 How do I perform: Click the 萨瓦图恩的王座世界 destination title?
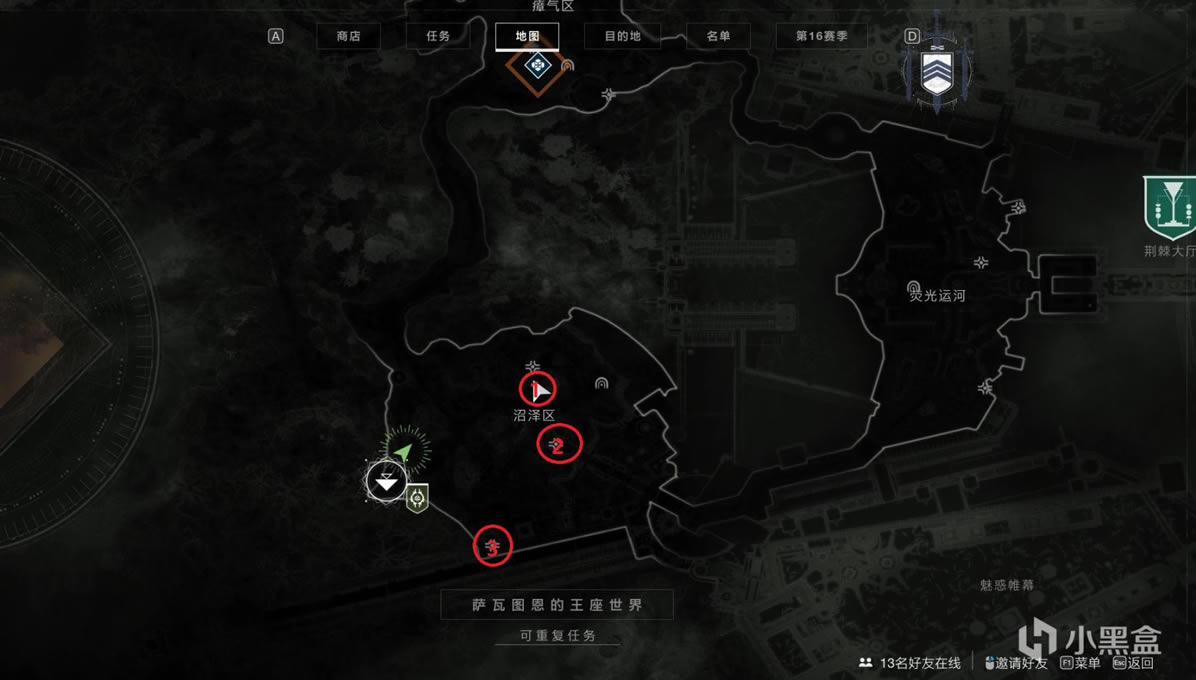tap(557, 605)
